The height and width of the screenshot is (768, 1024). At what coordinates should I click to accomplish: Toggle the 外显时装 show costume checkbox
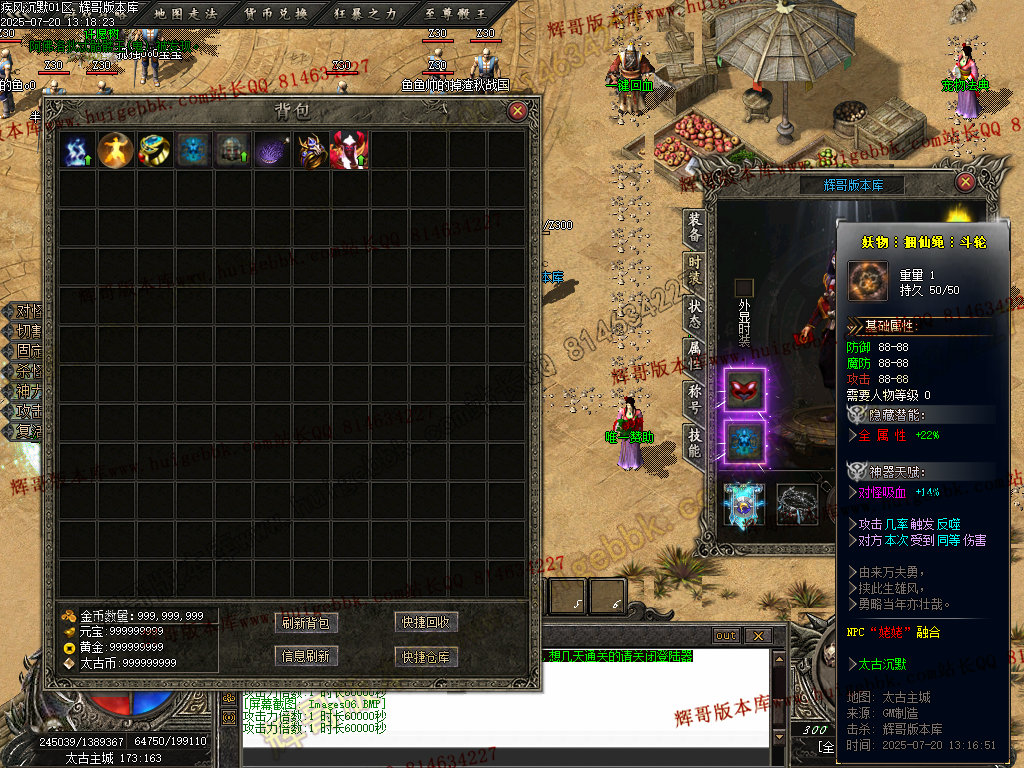(x=743, y=288)
